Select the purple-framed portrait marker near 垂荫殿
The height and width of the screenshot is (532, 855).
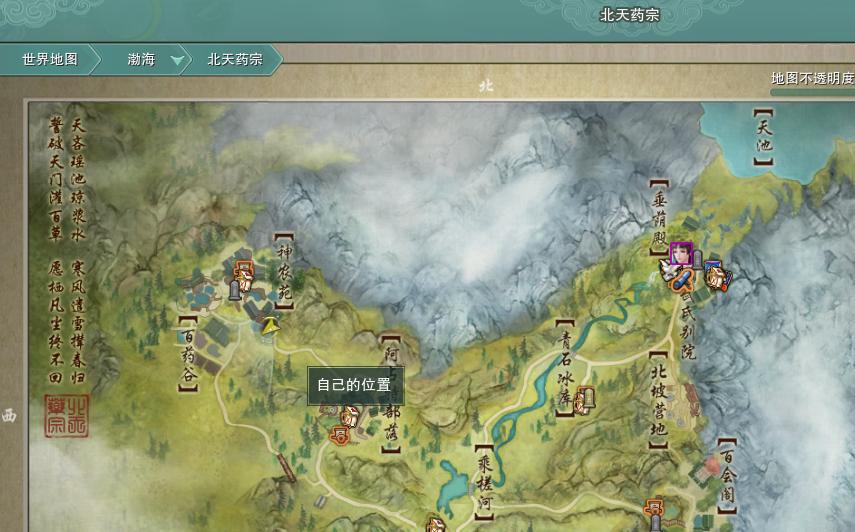click(x=682, y=253)
